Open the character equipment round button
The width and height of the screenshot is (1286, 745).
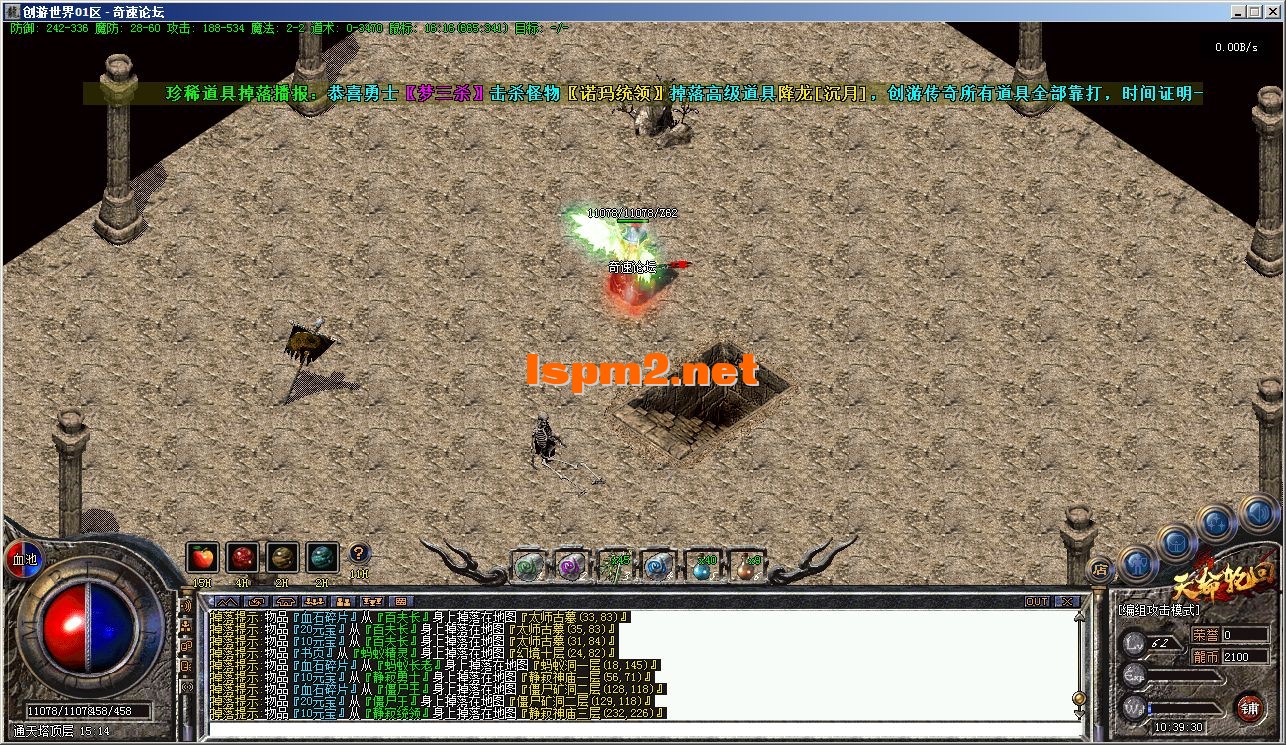click(1137, 563)
